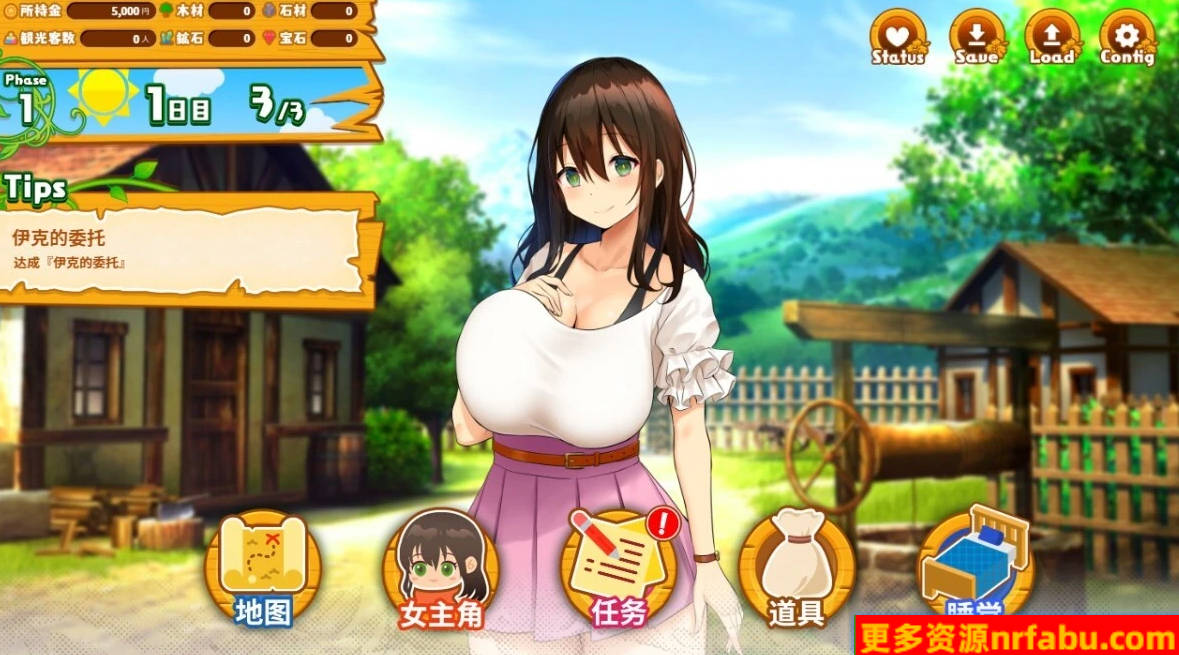The height and width of the screenshot is (655, 1179).
Task: Open the 地图 map button
Action: coord(263,567)
